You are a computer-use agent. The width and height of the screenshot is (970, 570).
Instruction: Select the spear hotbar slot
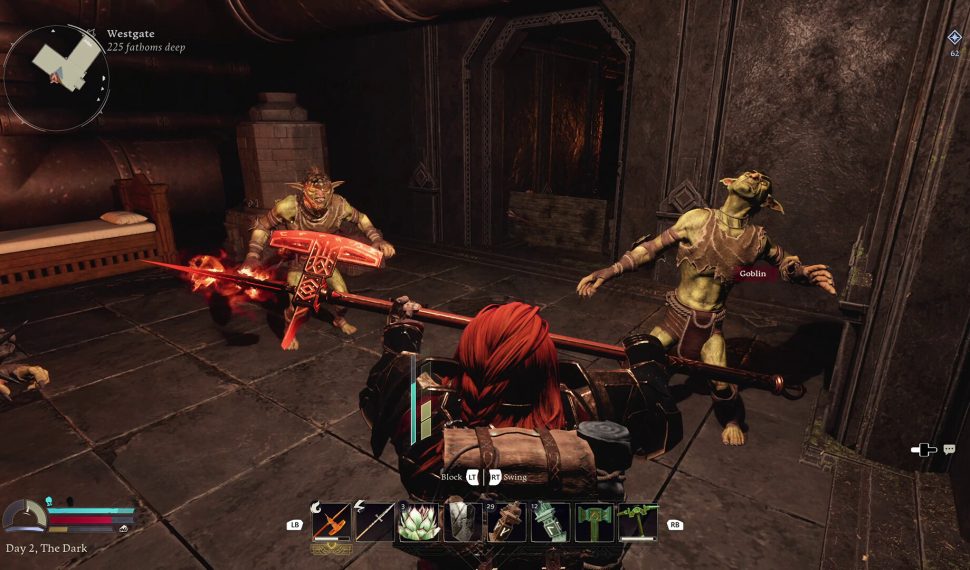pyautogui.click(x=375, y=522)
